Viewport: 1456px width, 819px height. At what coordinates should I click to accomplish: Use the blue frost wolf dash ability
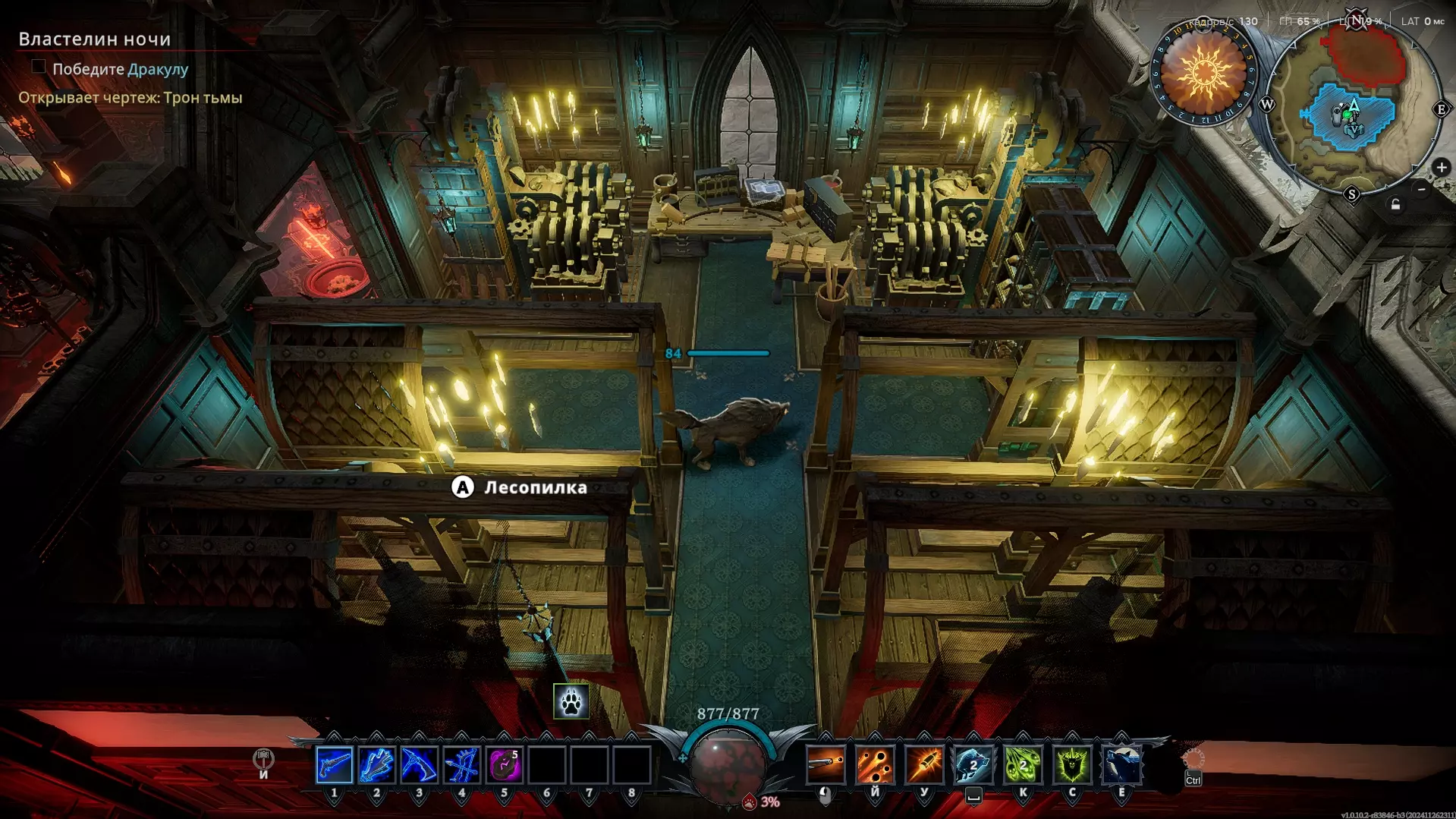pyautogui.click(x=973, y=764)
